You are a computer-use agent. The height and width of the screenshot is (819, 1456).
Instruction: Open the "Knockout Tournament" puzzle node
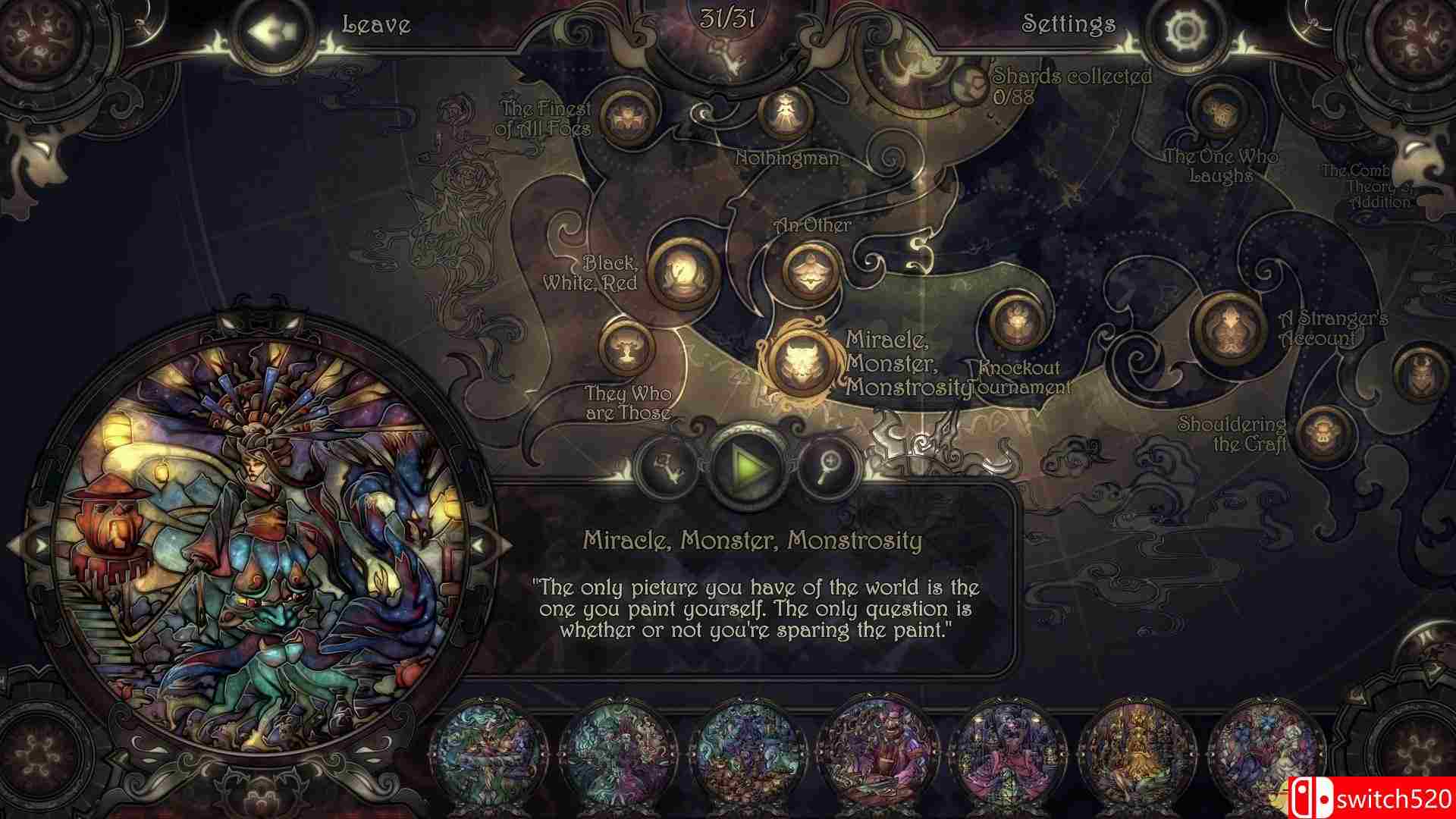[1015, 323]
